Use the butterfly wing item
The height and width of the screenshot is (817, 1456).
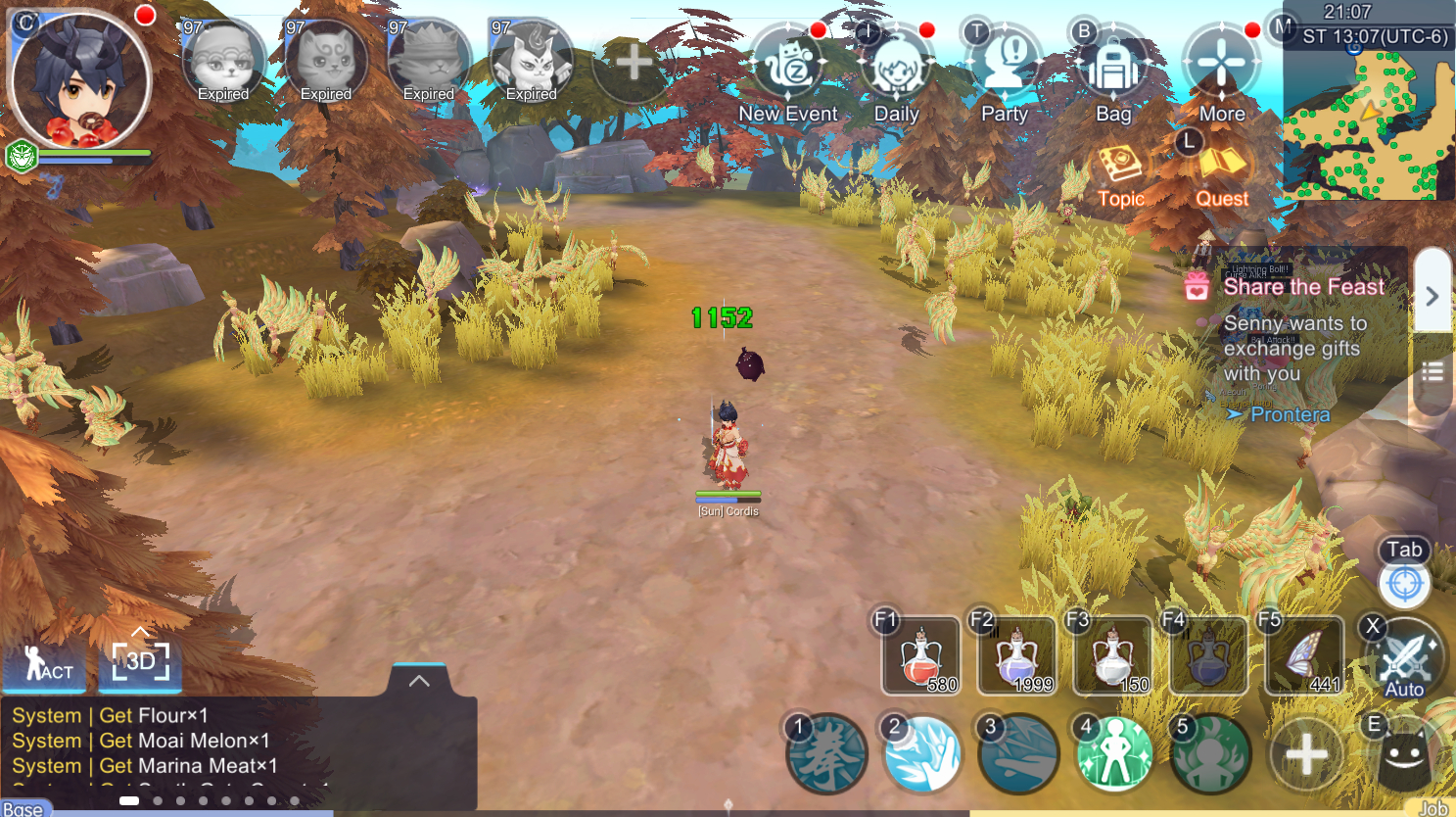point(1303,655)
